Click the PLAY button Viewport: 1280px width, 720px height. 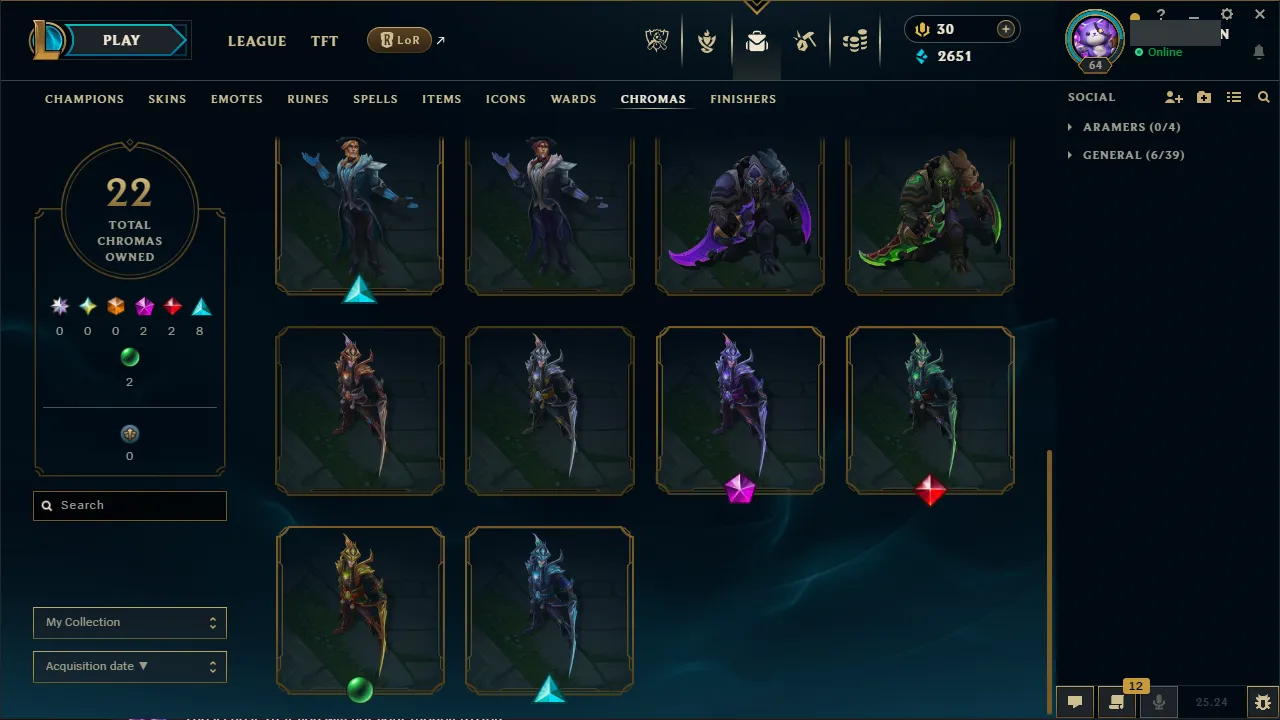point(121,40)
